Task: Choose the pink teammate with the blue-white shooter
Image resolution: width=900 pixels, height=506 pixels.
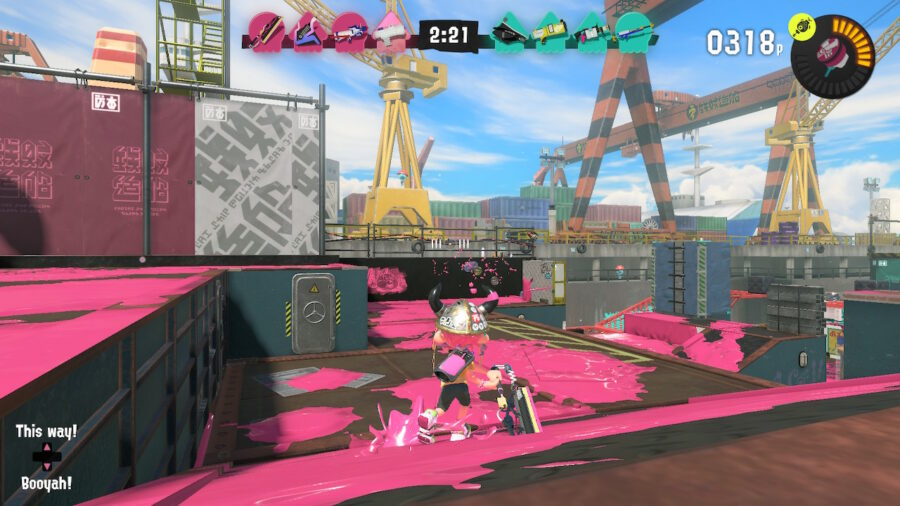Action: (x=349, y=31)
